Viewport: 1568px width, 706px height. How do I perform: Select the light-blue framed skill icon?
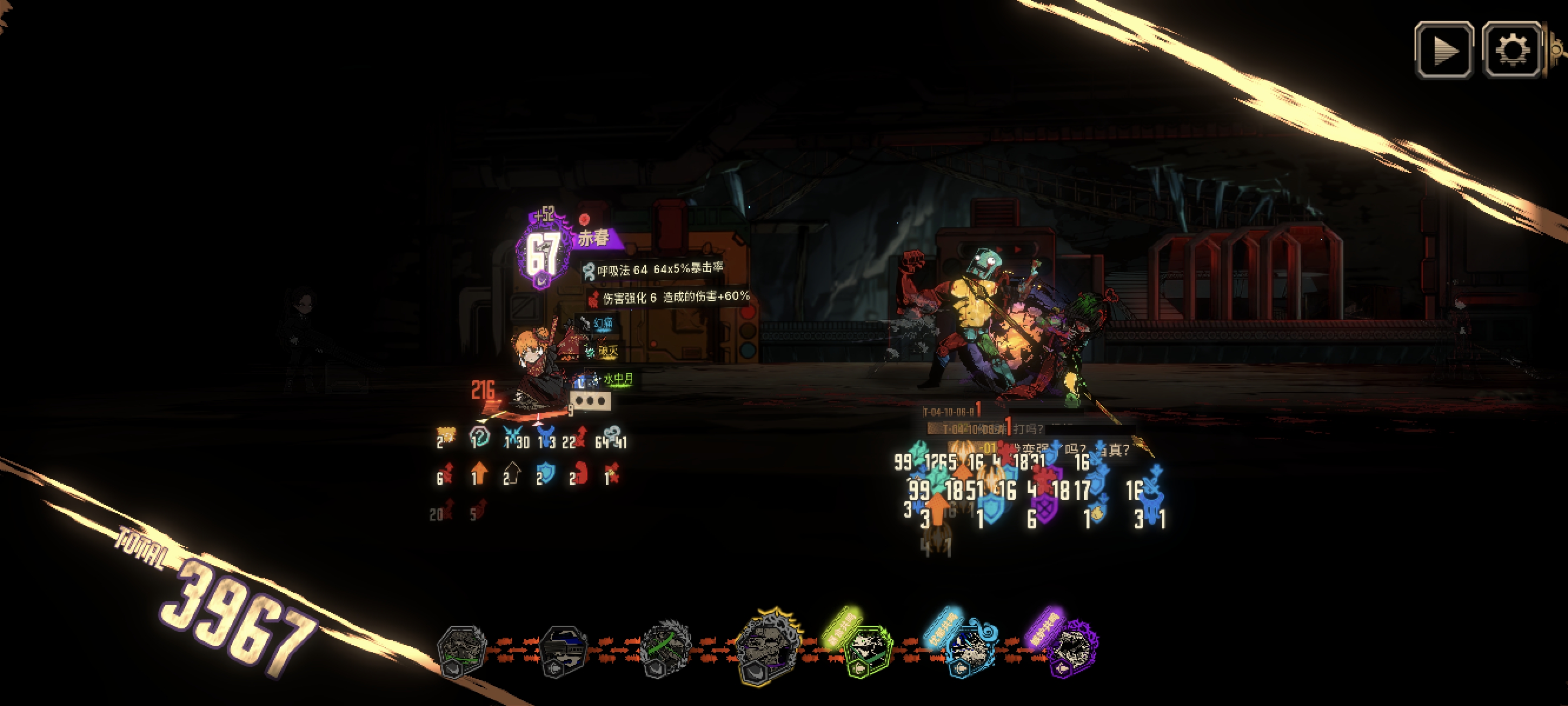pos(969,651)
